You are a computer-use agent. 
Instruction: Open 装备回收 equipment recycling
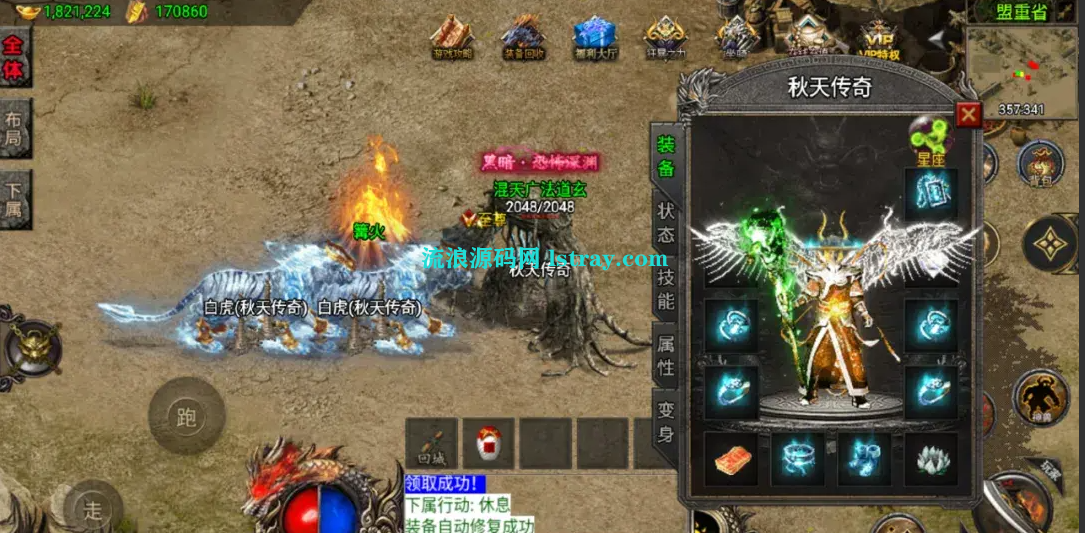[523, 38]
